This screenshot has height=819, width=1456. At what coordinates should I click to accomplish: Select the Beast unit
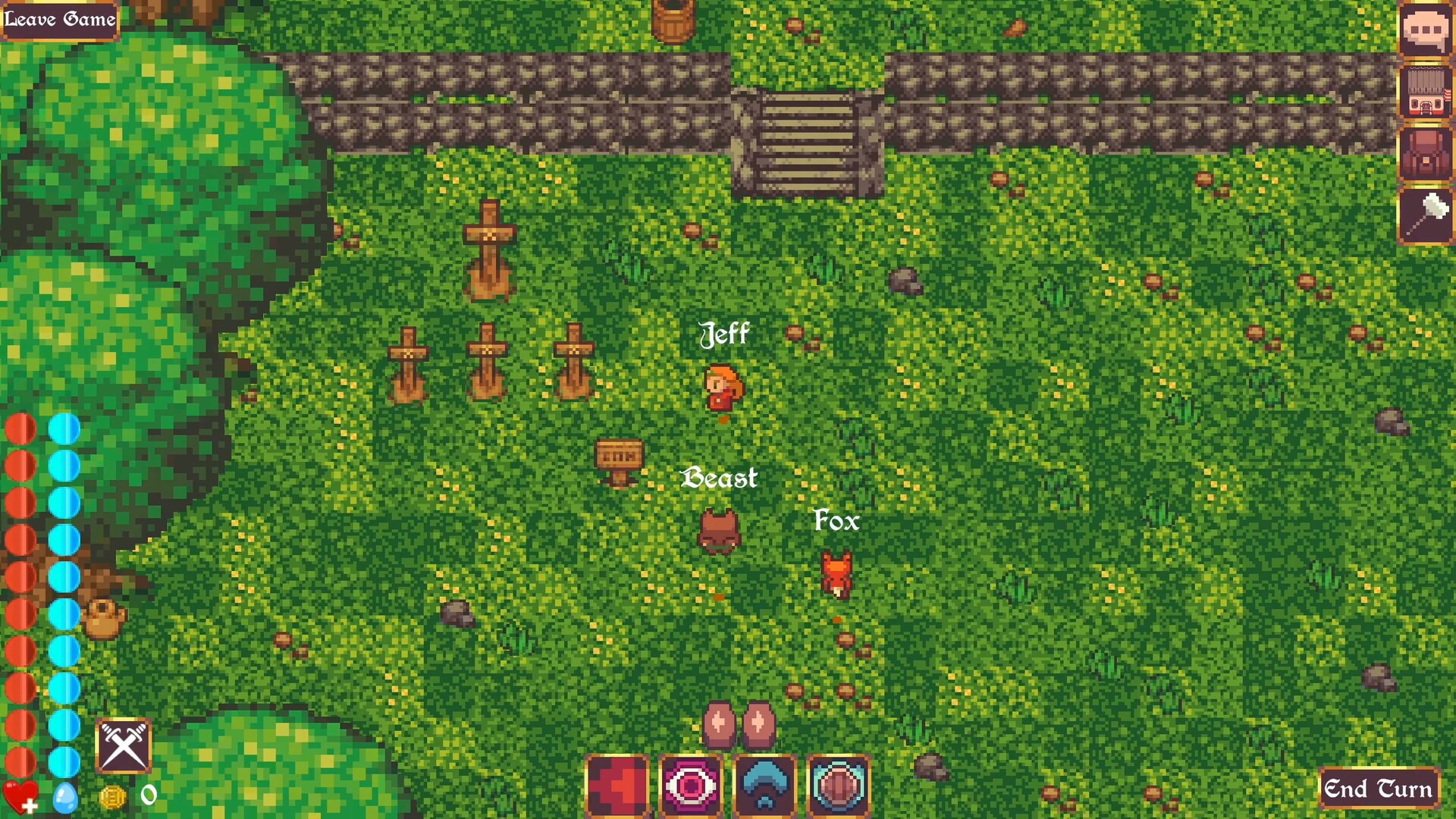click(718, 531)
